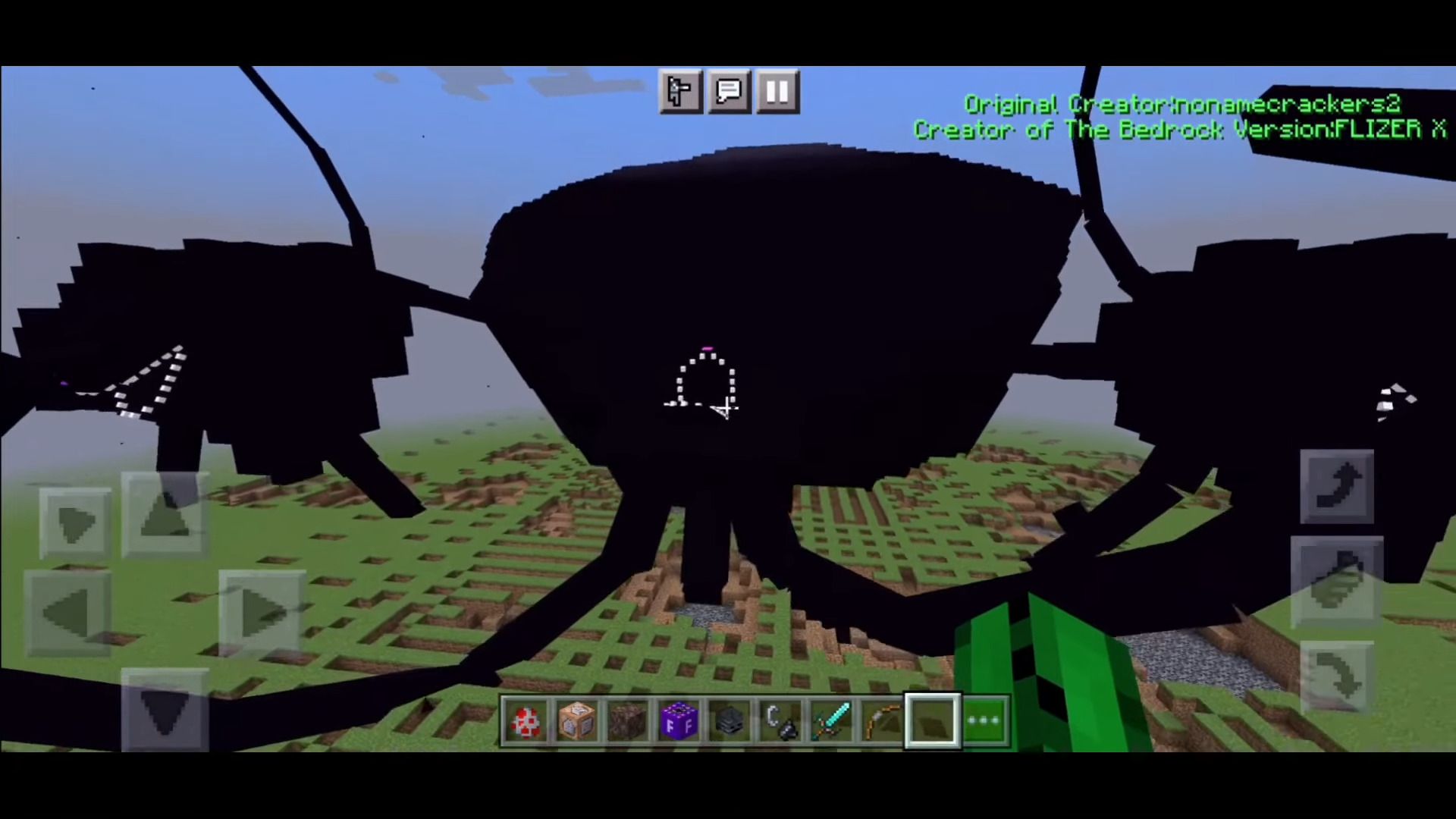Open the chat window
Screen dimensions: 1456x819
point(728,92)
